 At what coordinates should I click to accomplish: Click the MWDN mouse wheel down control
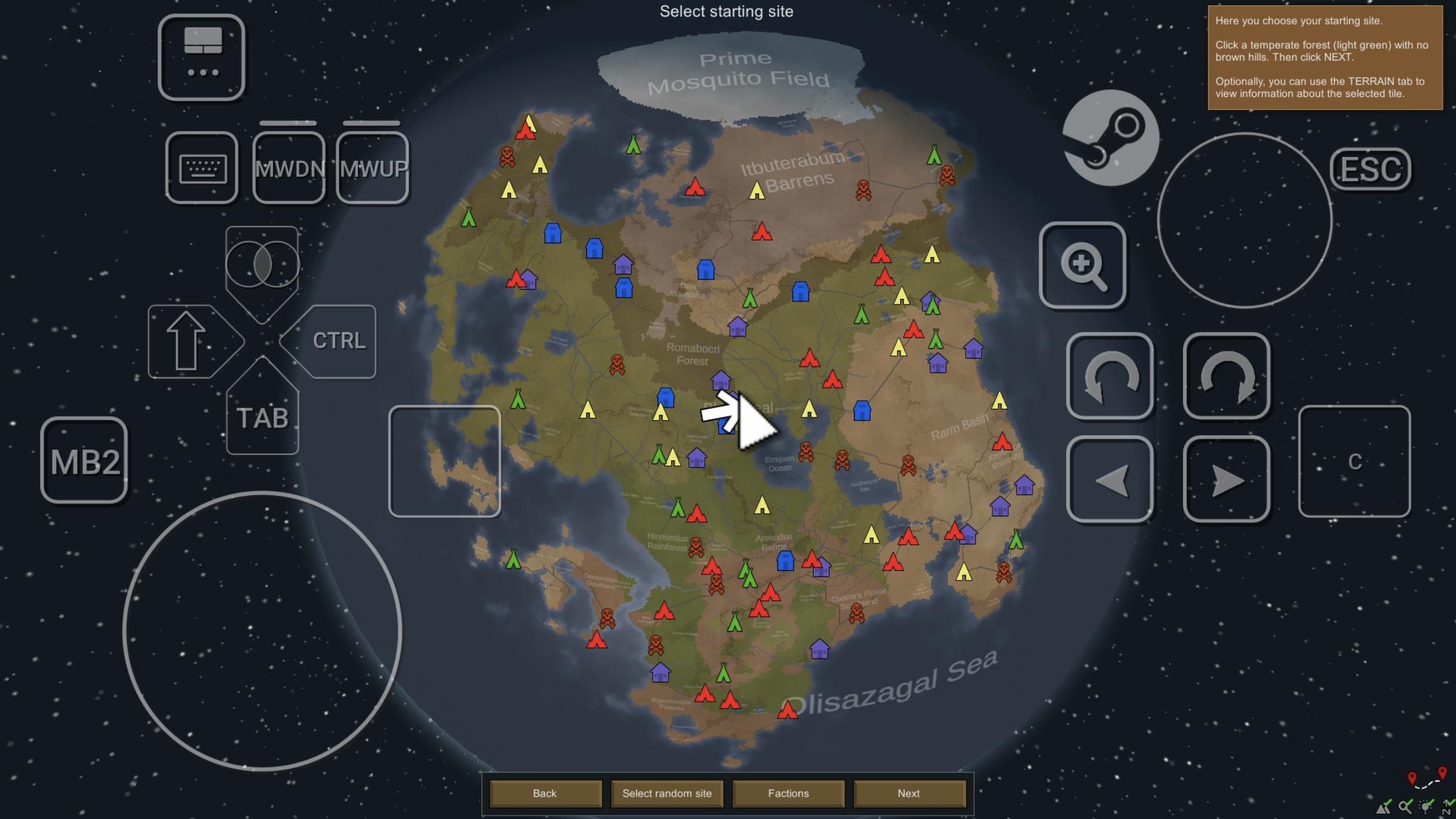[x=289, y=168]
